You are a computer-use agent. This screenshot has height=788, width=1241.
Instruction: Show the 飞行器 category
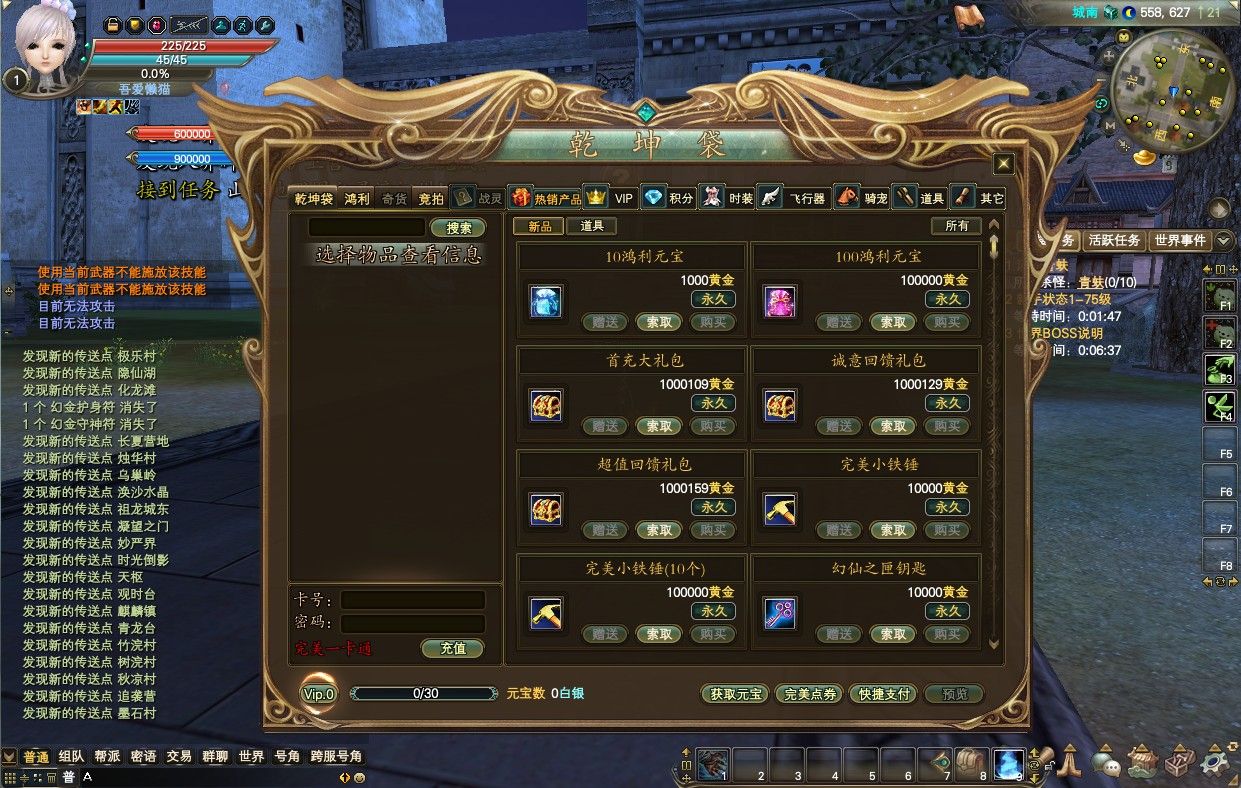tap(793, 198)
